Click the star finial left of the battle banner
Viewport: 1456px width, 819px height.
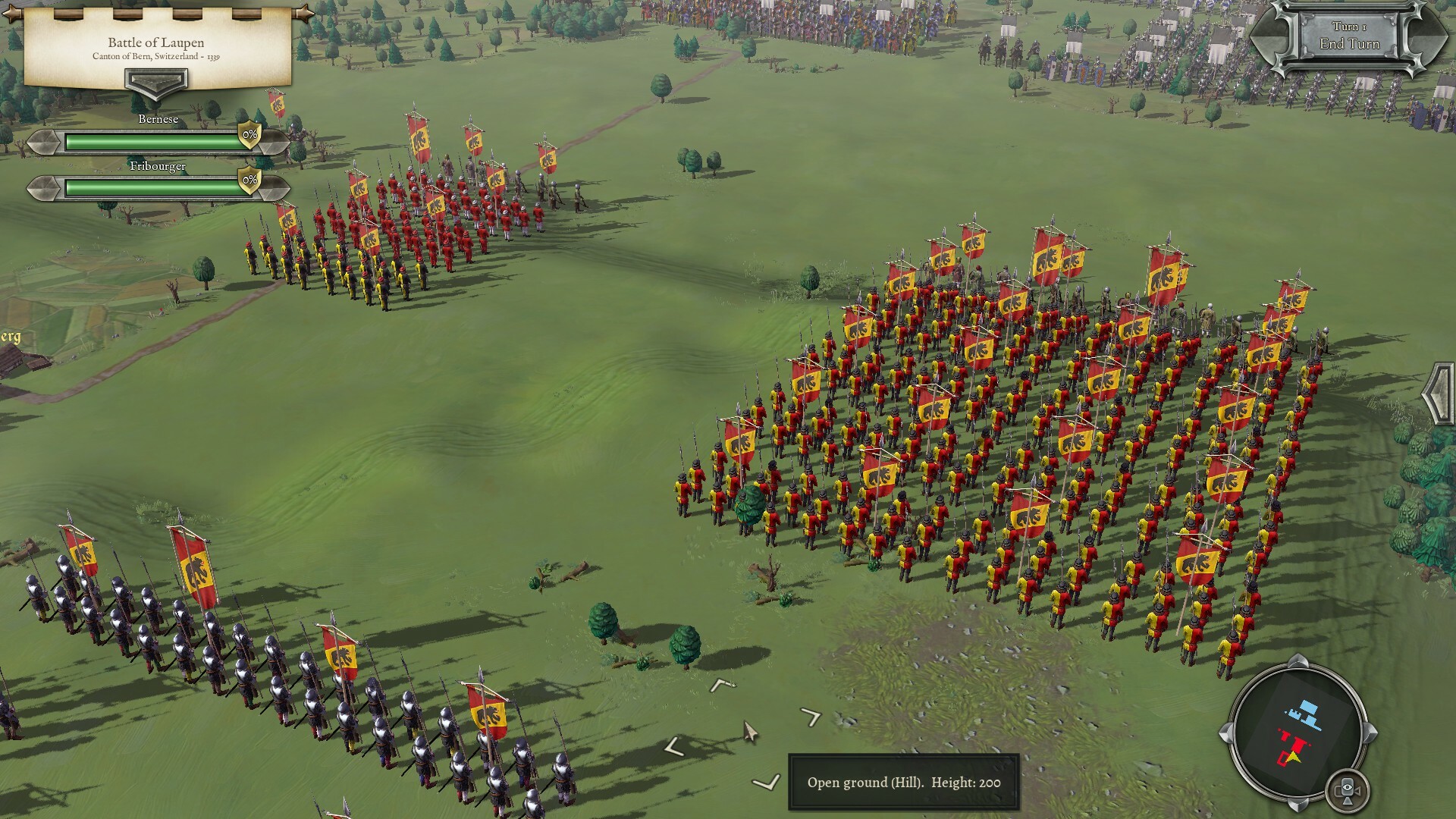coord(12,14)
